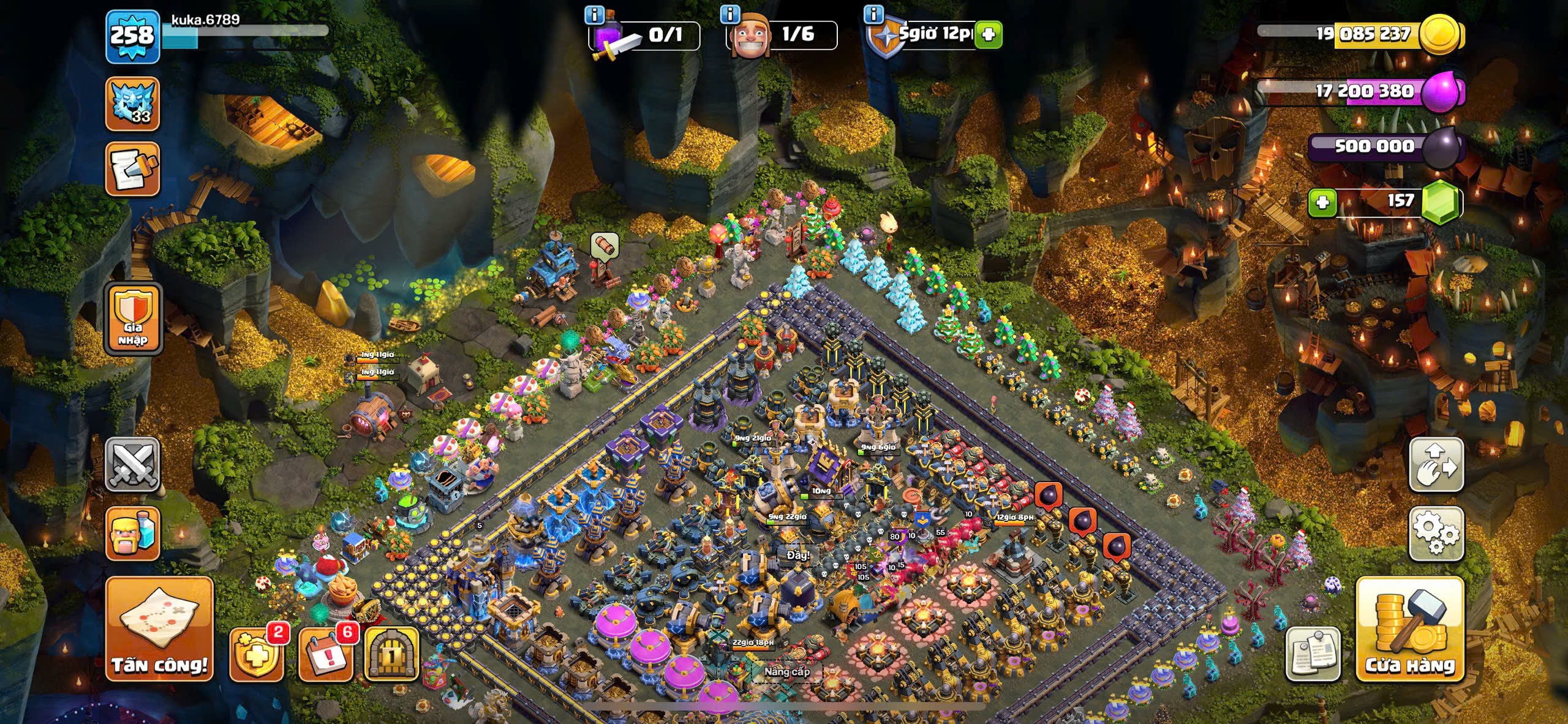Viewport: 1568px width, 724px height.
Task: Add more gems with green plus
Action: (1322, 202)
